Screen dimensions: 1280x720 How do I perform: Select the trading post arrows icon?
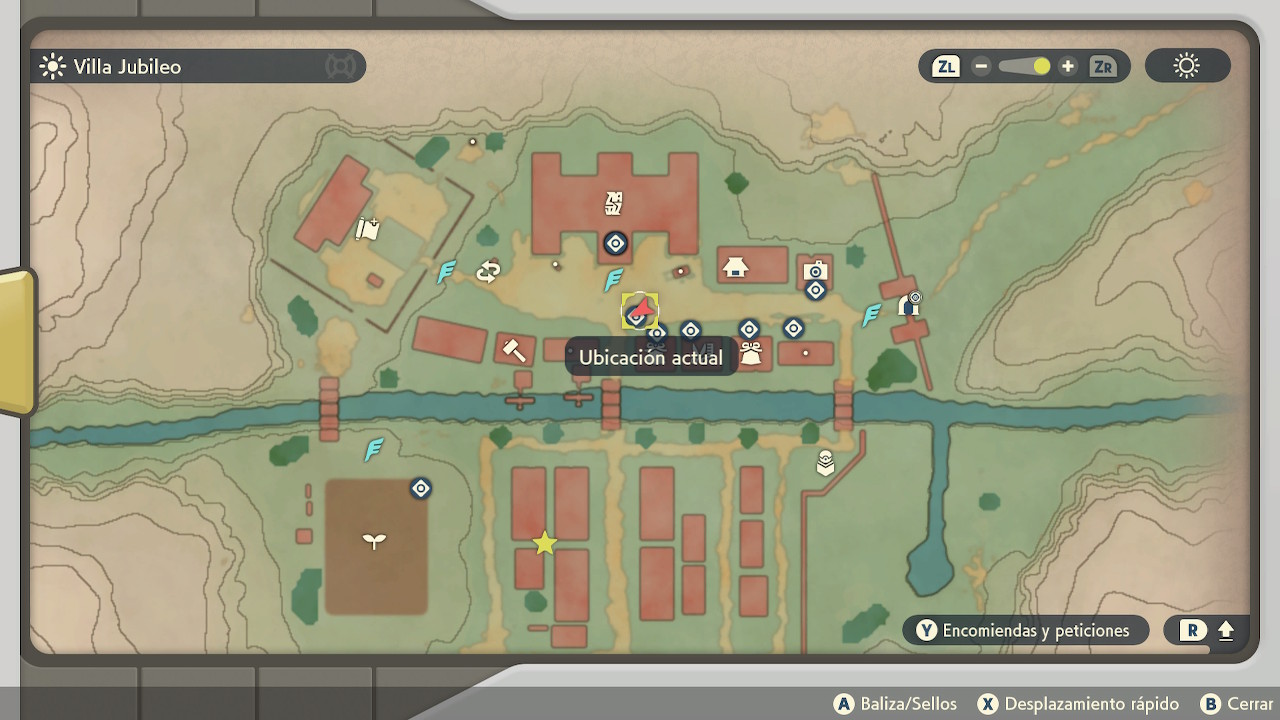point(488,271)
